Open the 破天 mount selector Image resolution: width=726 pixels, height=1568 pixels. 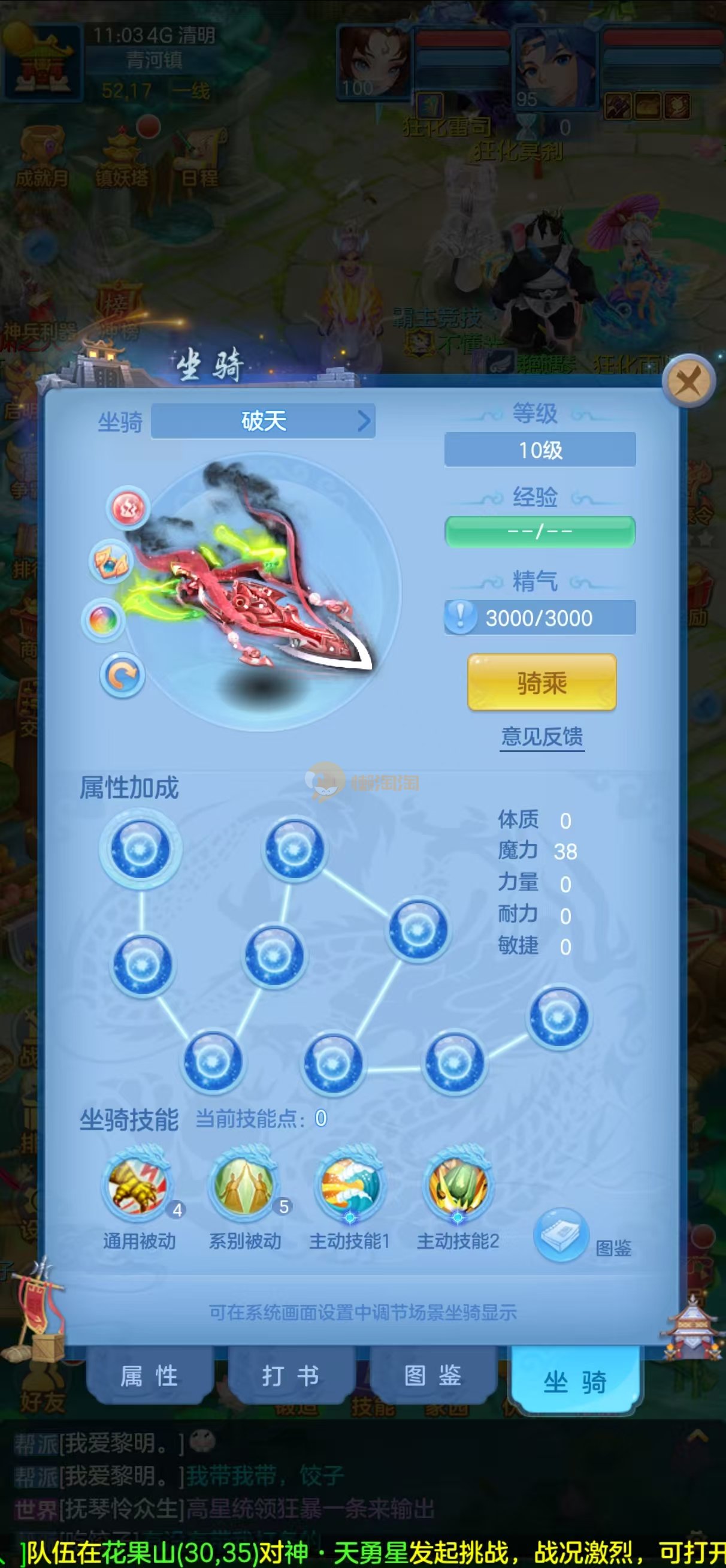tap(263, 421)
